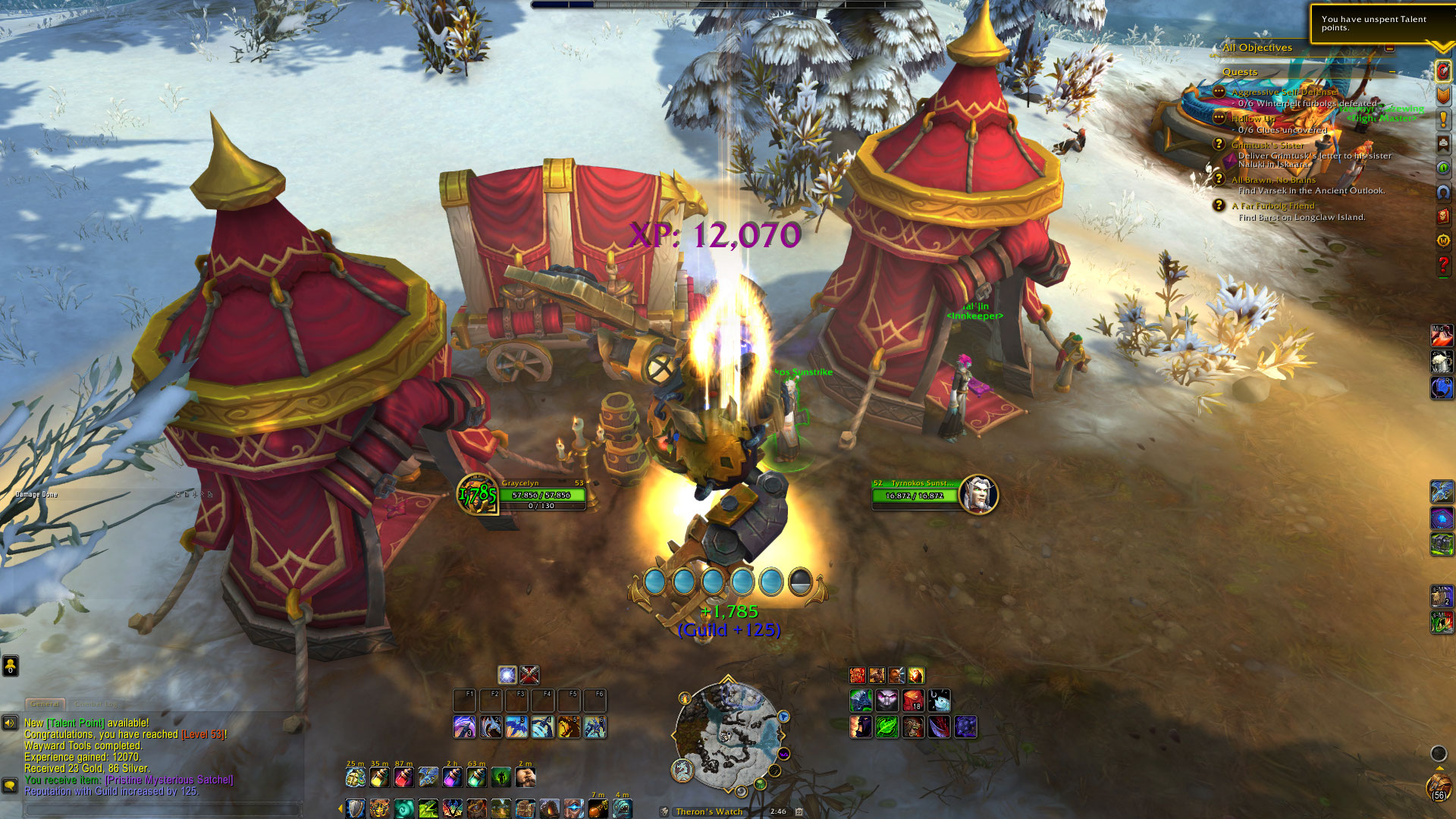Viewport: 1456px width, 819px height.
Task: Open the Adventure Guide eye icon
Action: click(x=1443, y=168)
